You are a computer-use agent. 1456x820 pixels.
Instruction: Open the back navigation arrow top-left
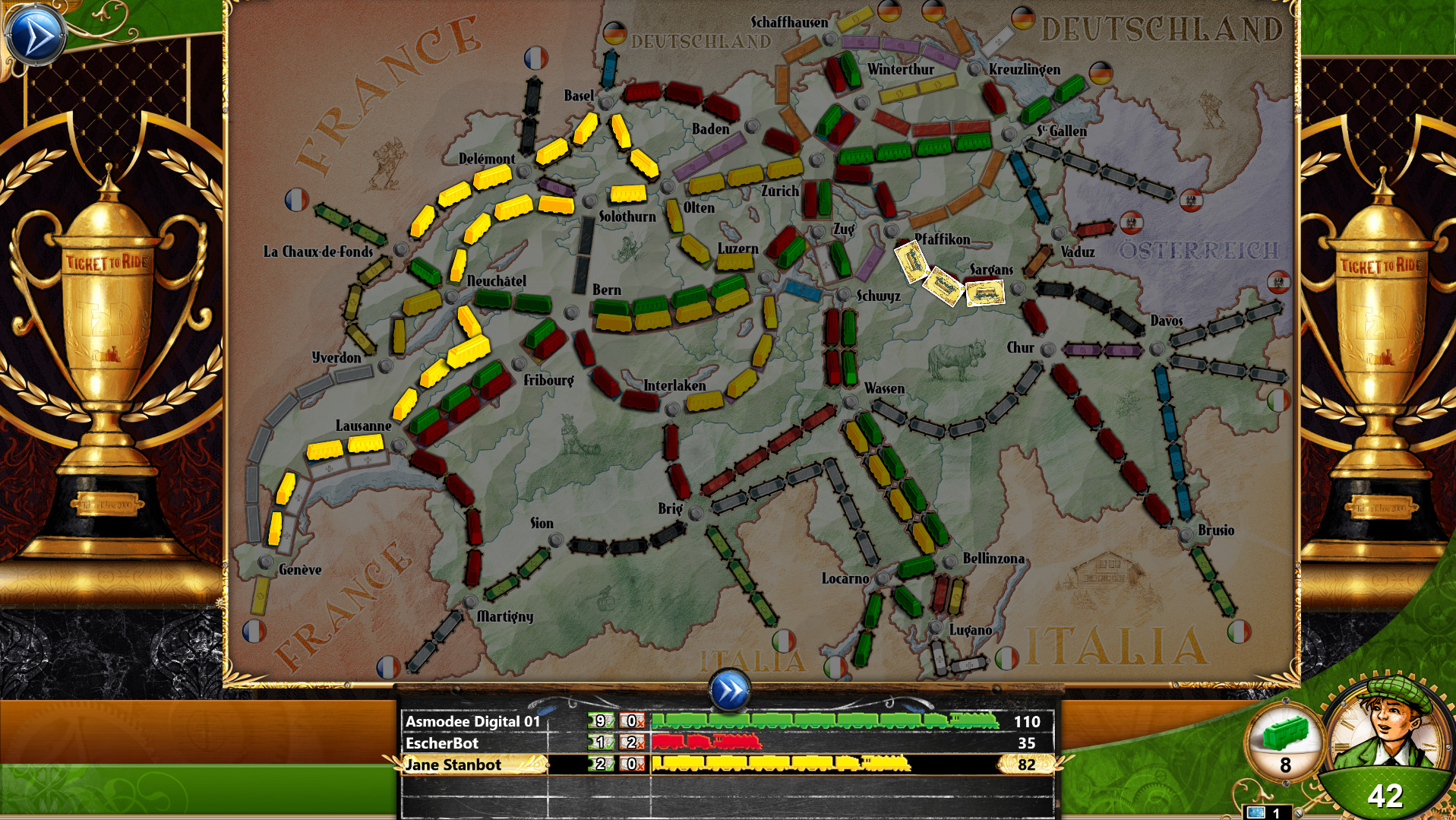[36, 32]
